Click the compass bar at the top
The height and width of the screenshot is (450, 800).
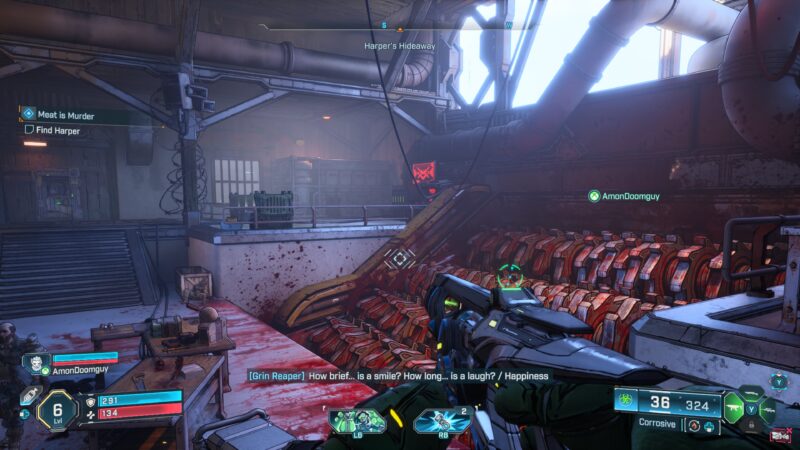click(400, 26)
